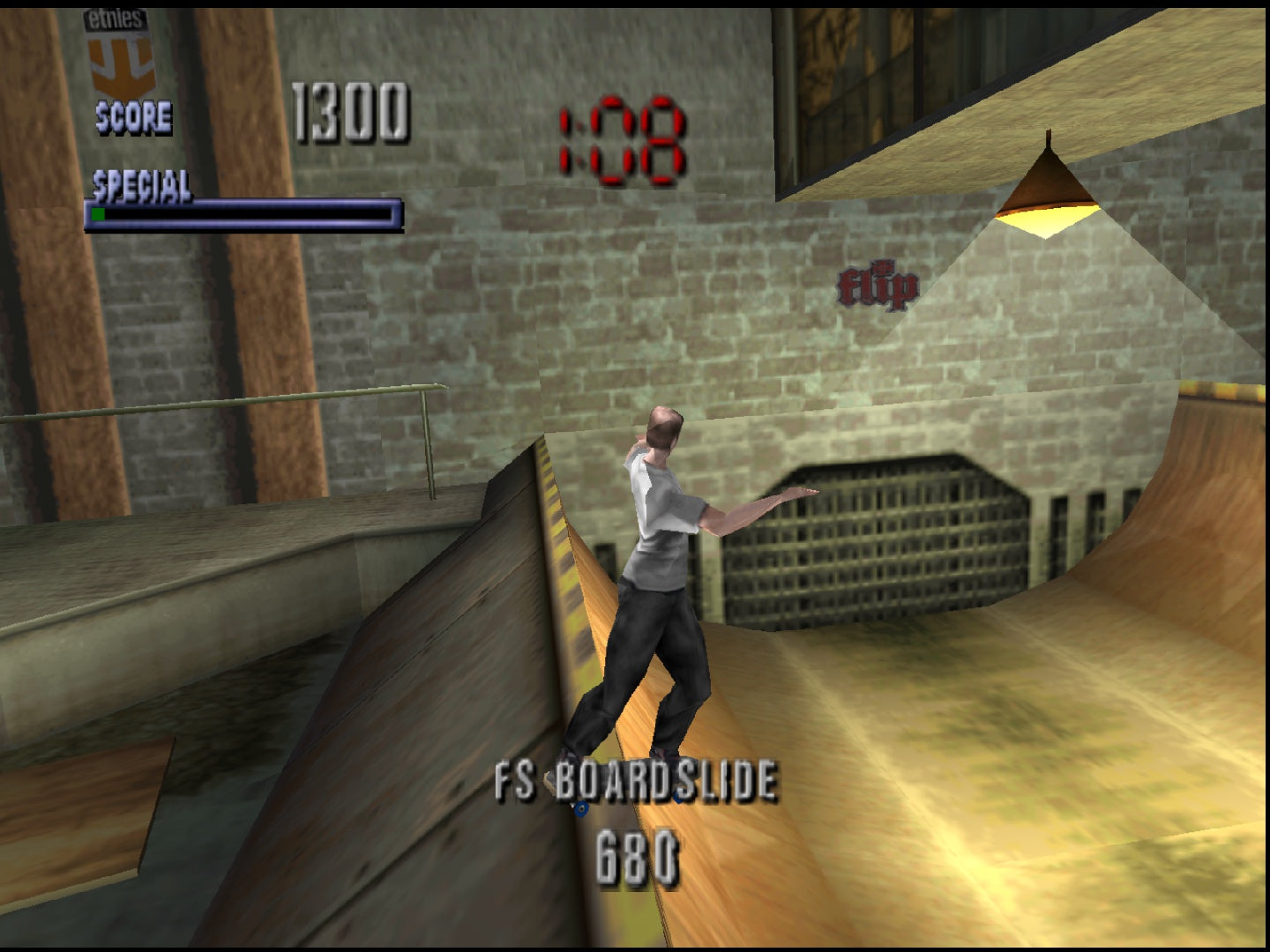Click the metal handrail on the left
Image resolution: width=1270 pixels, height=952 pixels.
[265, 397]
